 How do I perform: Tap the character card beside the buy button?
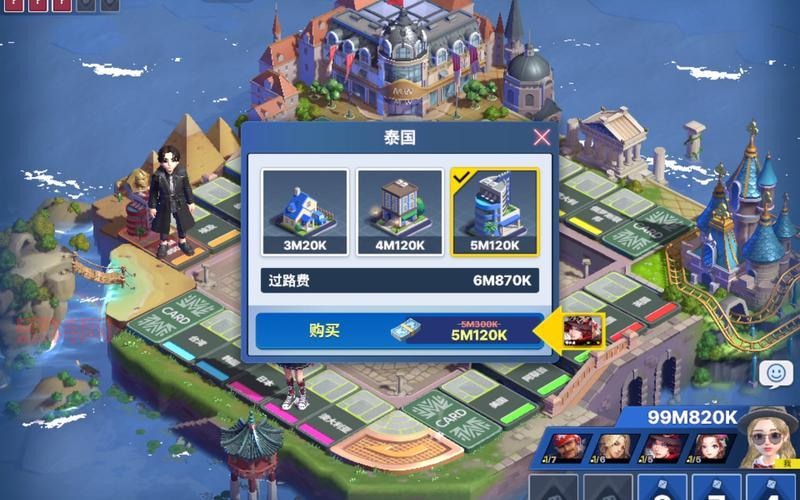click(x=579, y=331)
